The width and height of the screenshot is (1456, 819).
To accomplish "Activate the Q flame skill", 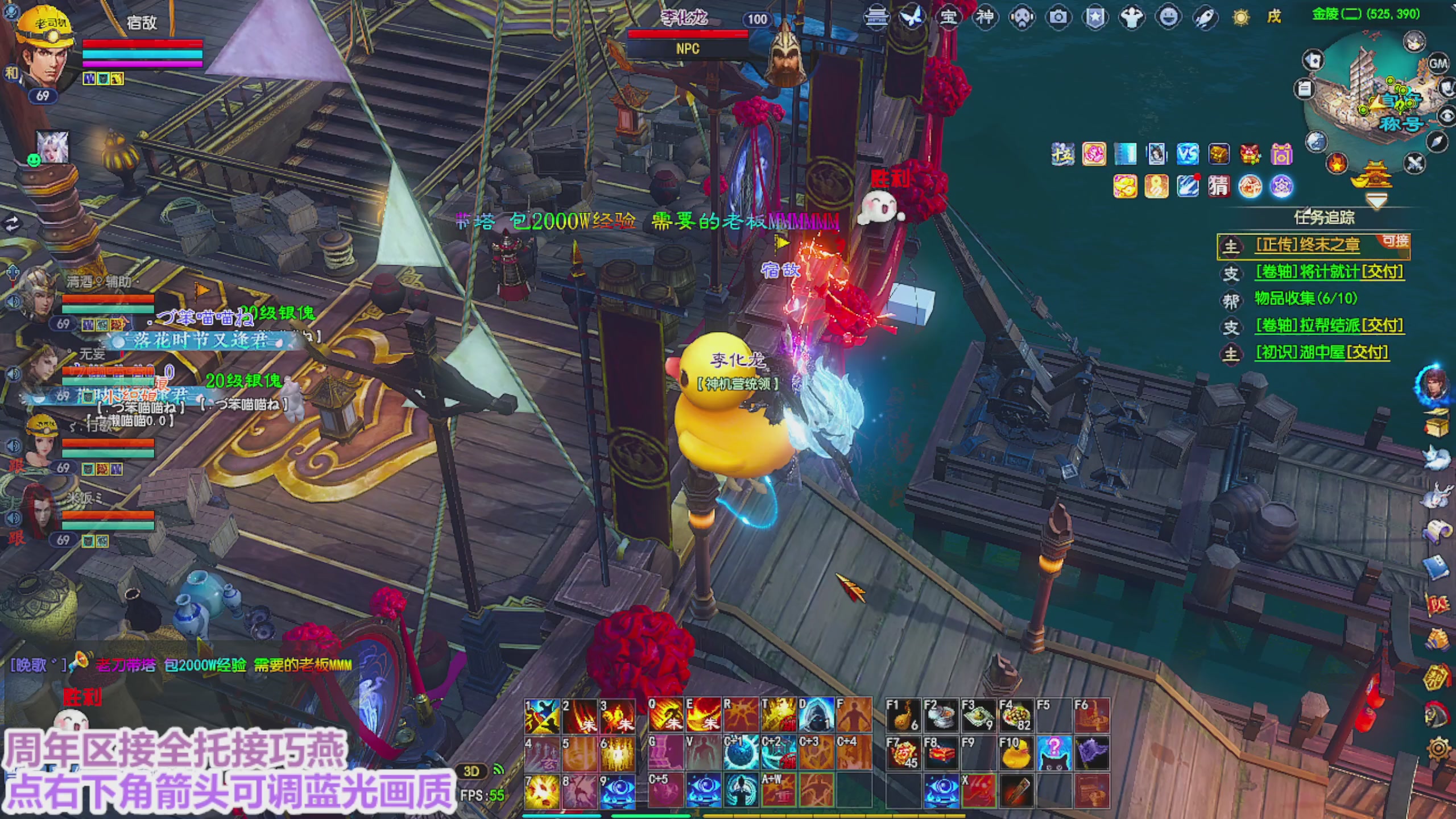I will (665, 716).
